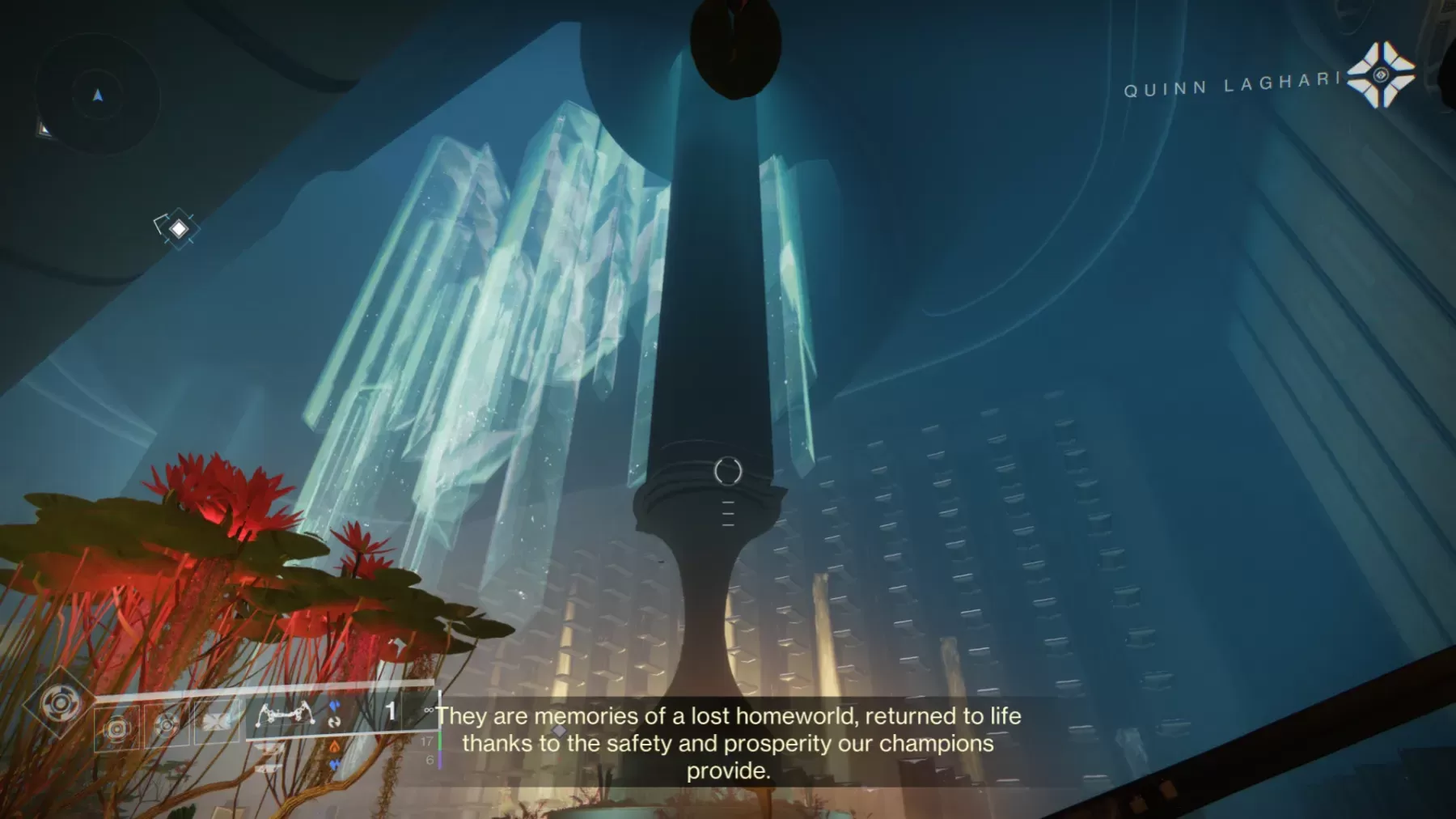Click the ammo count showing 1

[391, 709]
